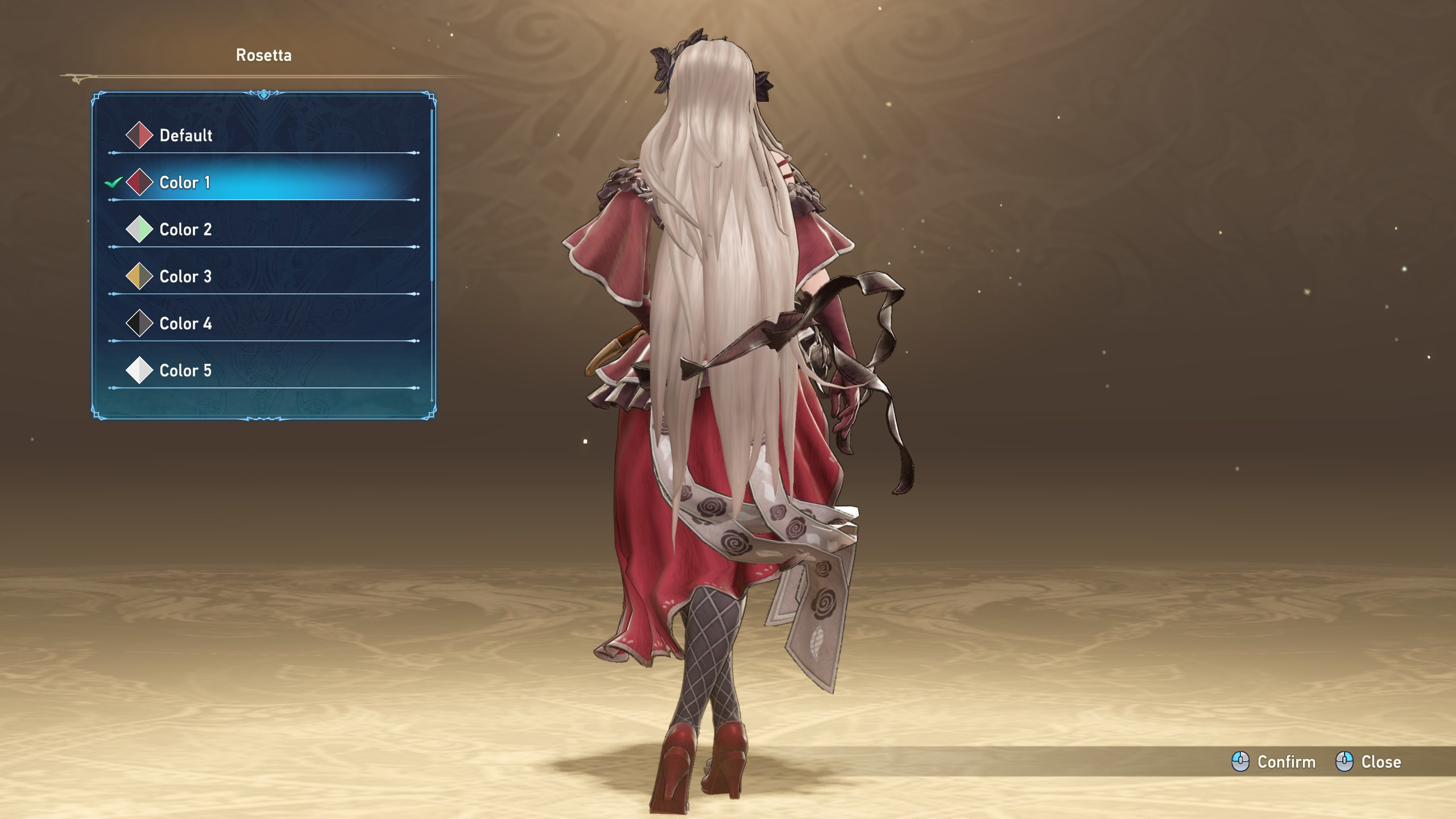
Task: Choose the Color 1 outfit entry
Action: (x=185, y=183)
